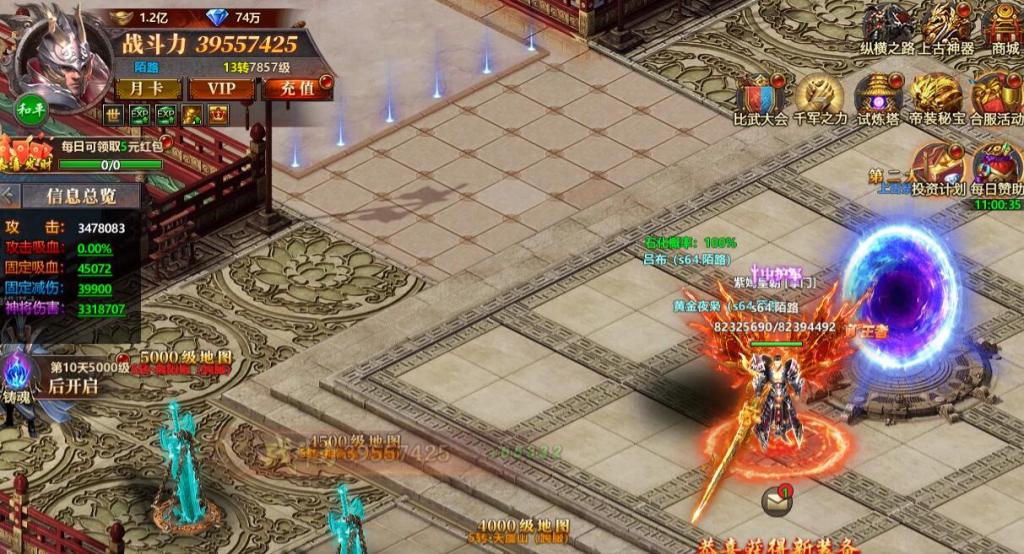Open the 铸魂 soul forging icon
Viewport: 1024px width, 554px height.
(x=18, y=376)
